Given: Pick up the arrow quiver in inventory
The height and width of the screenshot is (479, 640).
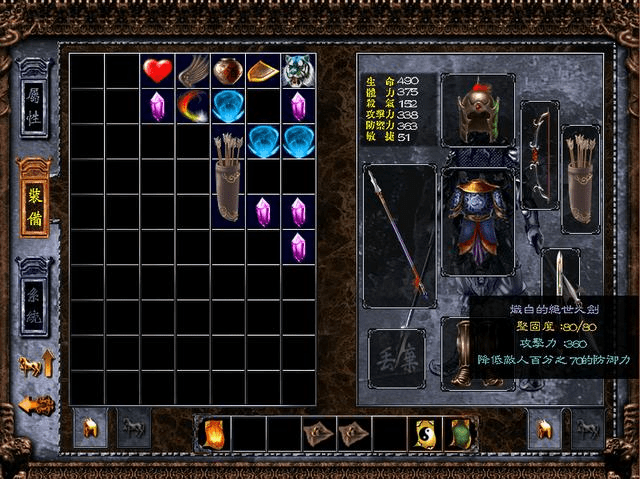Looking at the screenshot, I should (x=228, y=176).
